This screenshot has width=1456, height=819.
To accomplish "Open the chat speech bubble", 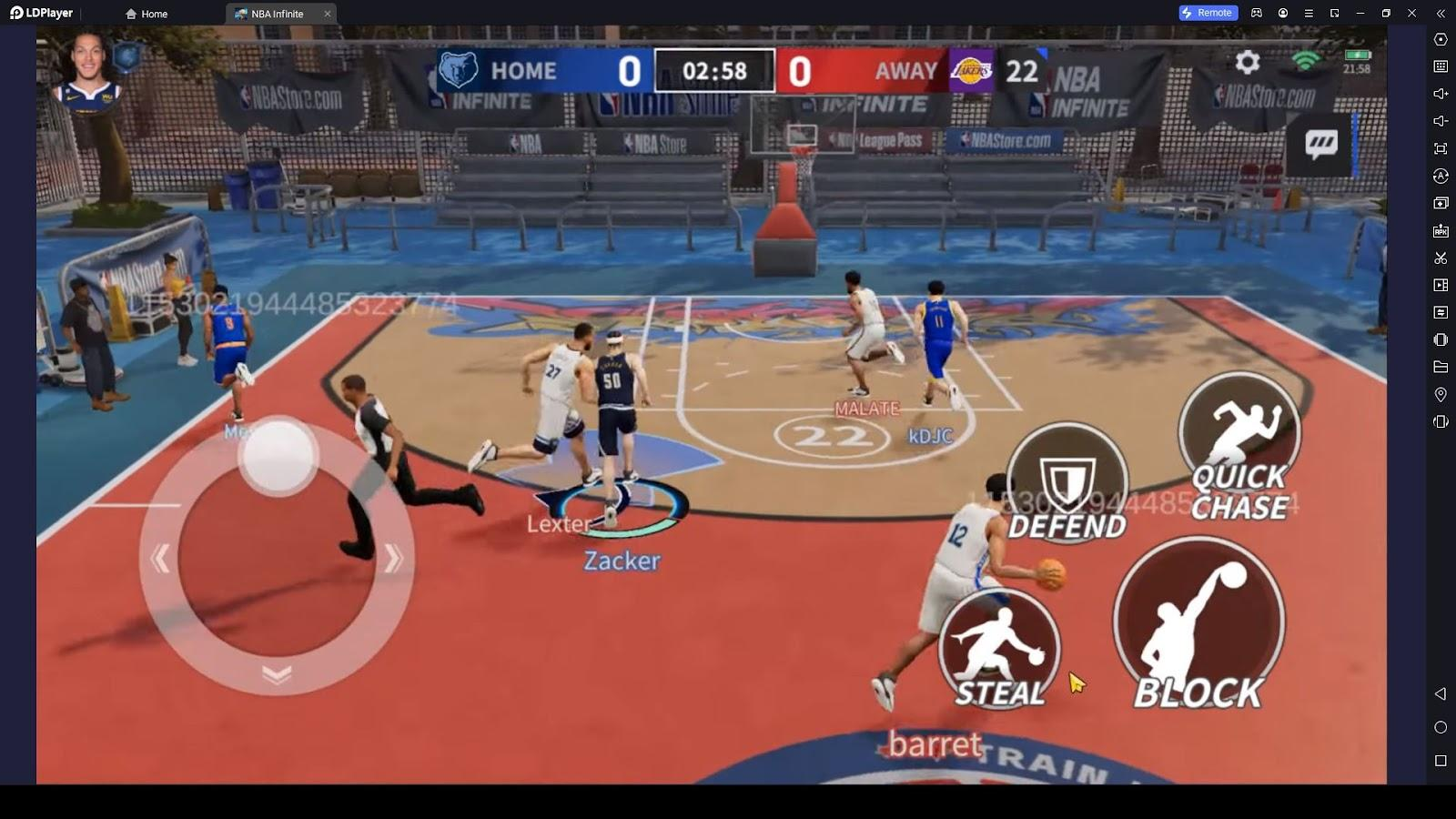I will [x=1321, y=143].
